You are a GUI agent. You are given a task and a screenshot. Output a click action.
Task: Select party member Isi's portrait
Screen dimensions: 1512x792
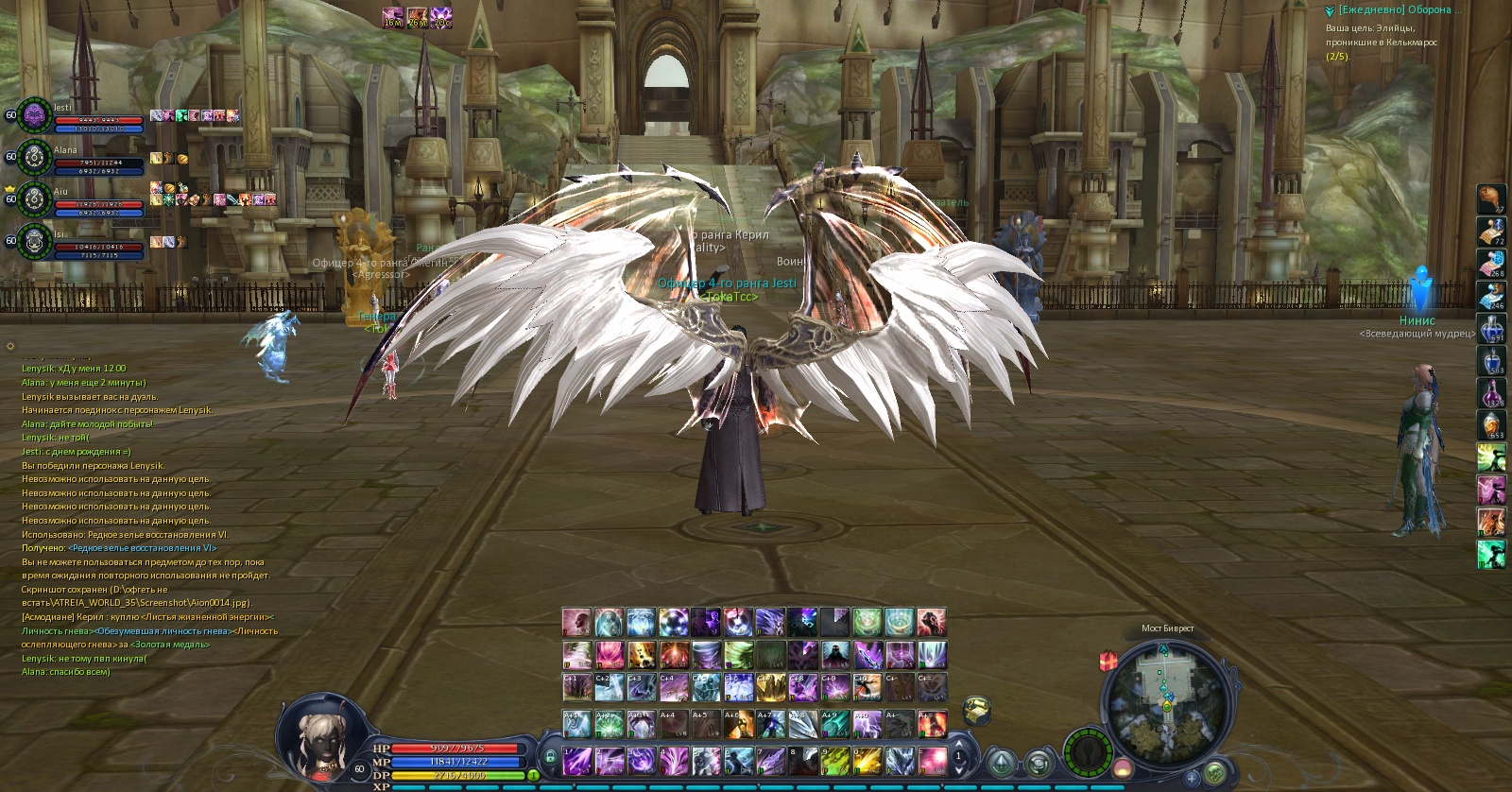pyautogui.click(x=35, y=241)
